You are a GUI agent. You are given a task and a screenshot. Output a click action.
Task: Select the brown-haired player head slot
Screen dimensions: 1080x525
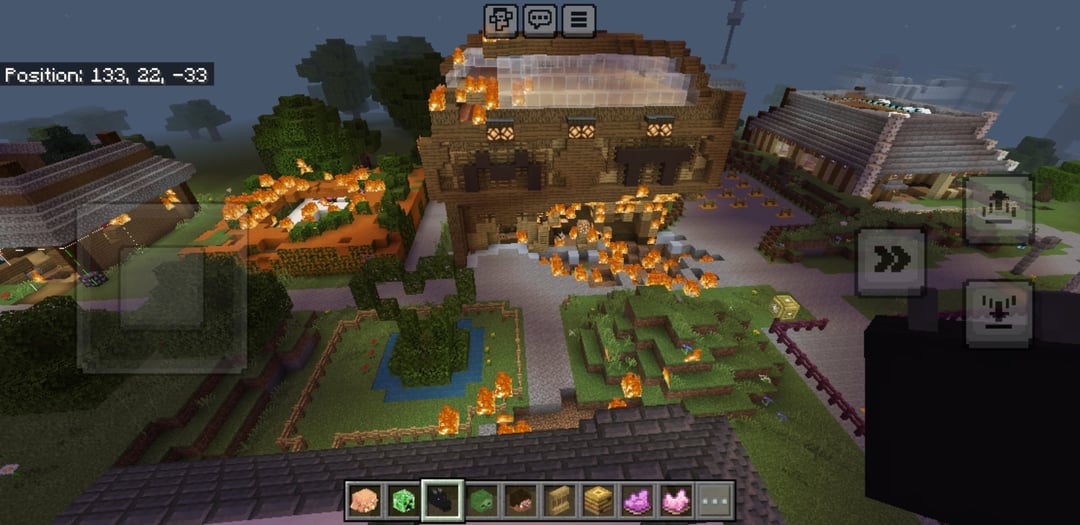point(519,500)
